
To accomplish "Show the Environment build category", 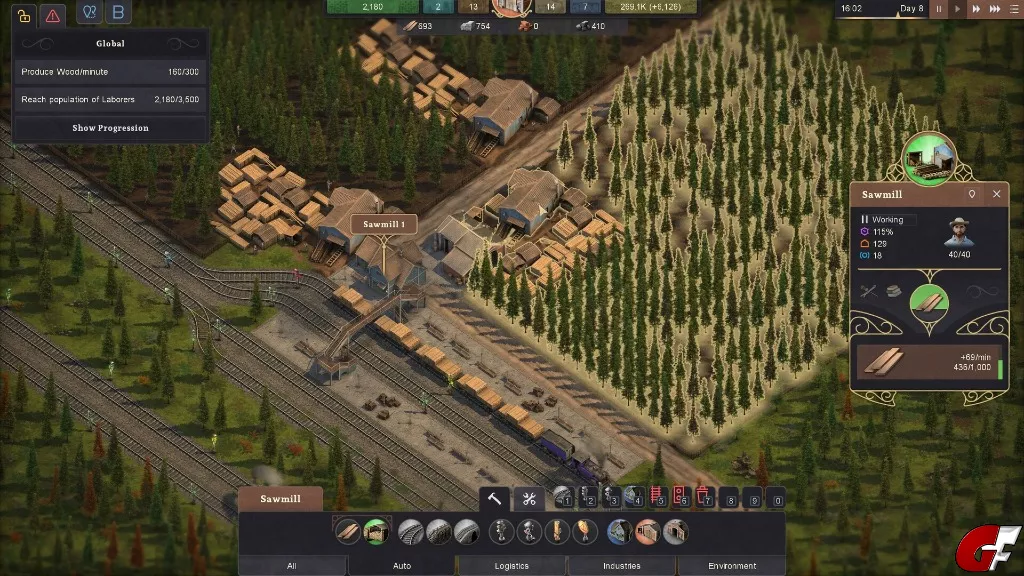I will 732,566.
